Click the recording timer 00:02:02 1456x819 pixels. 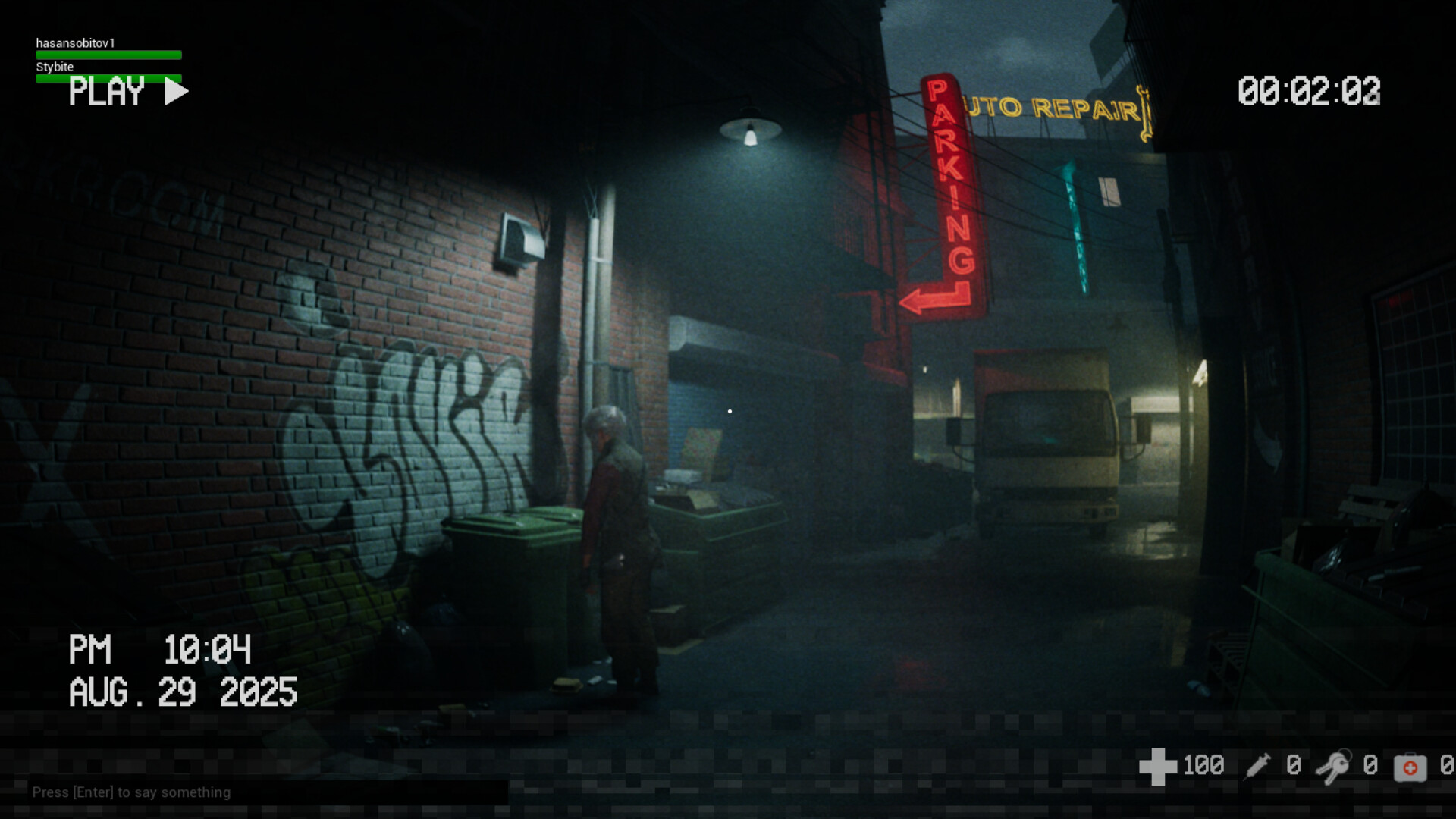(1308, 91)
